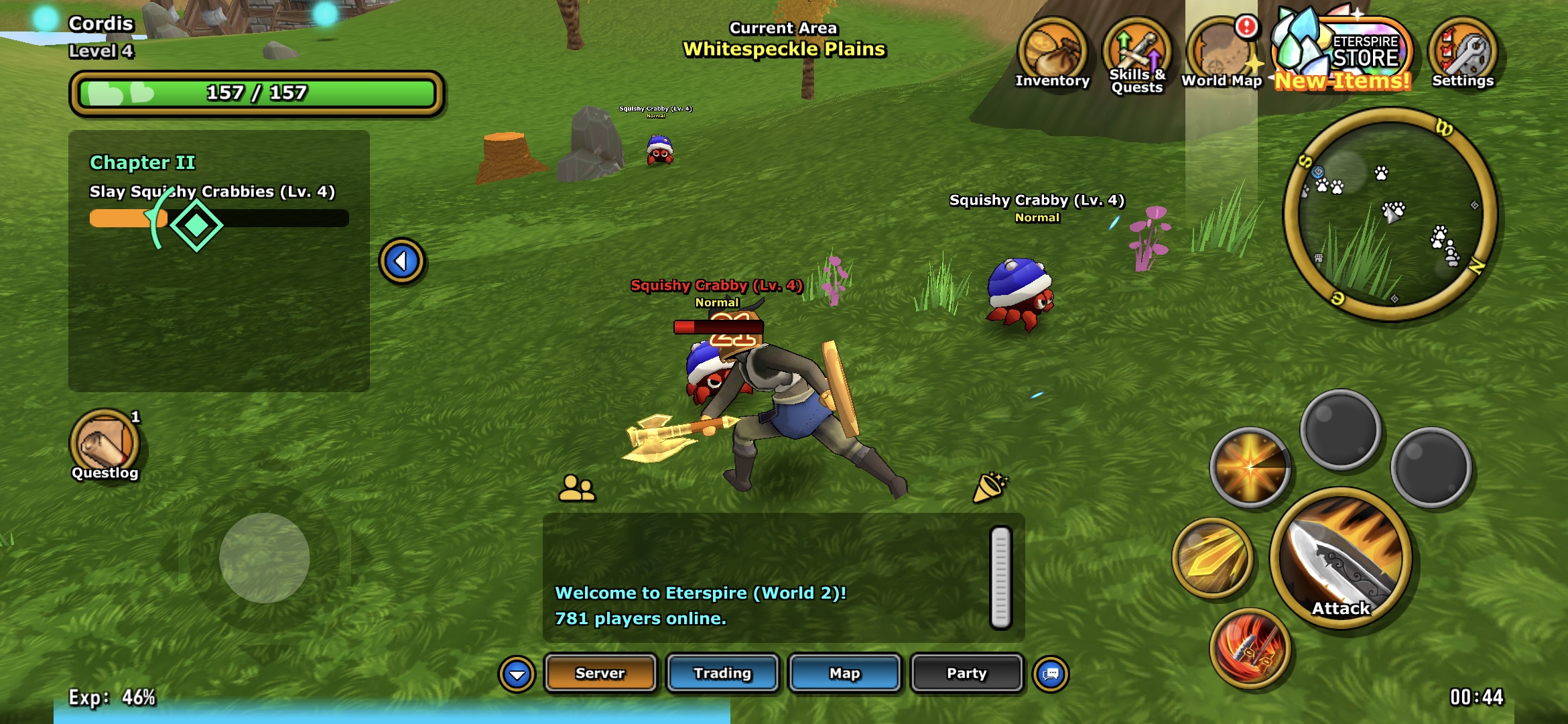Collapse the quest tracker panel arrow

click(x=401, y=261)
